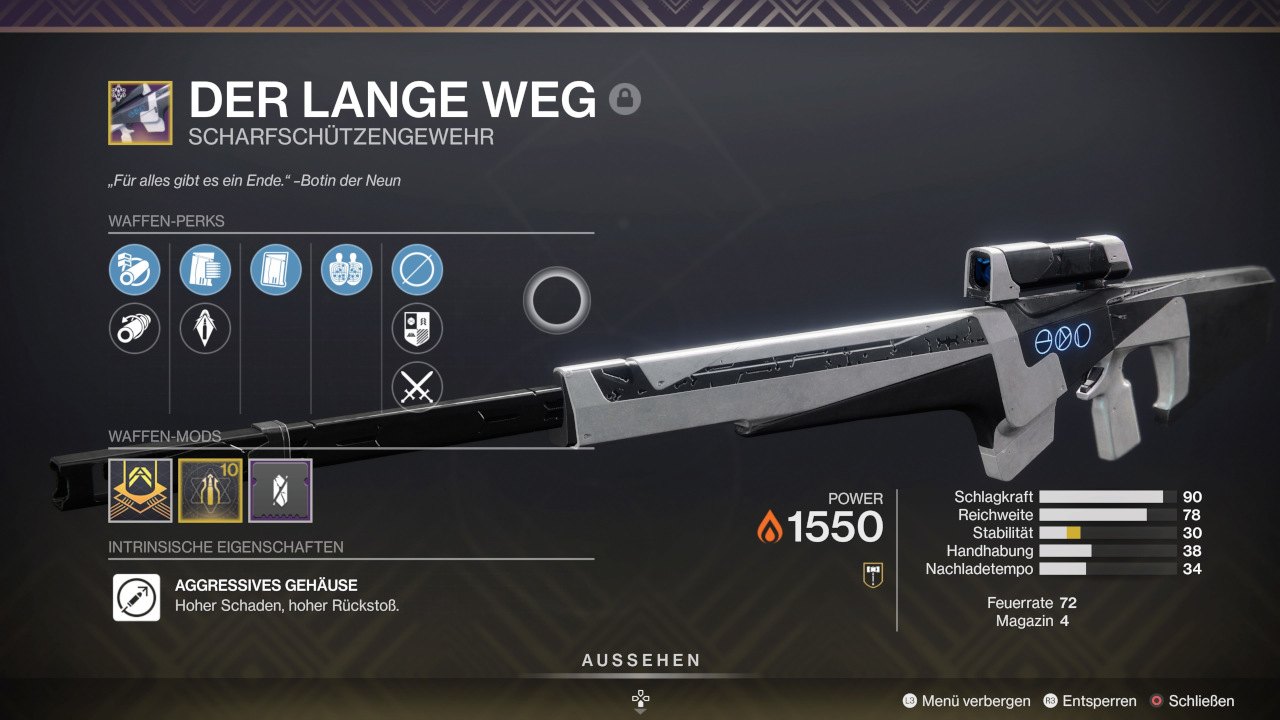Click the glowing ring socket
This screenshot has height=720, width=1280.
pyautogui.click(x=557, y=300)
